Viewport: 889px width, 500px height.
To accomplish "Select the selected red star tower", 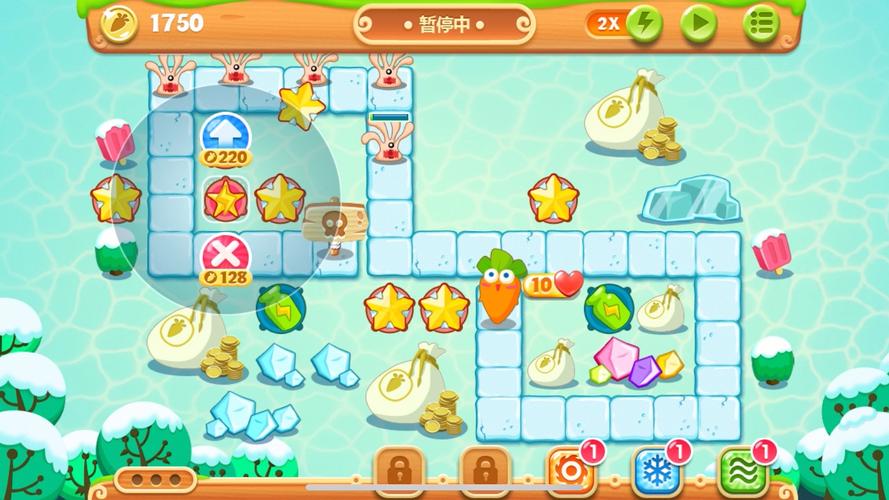I will click(x=226, y=198).
